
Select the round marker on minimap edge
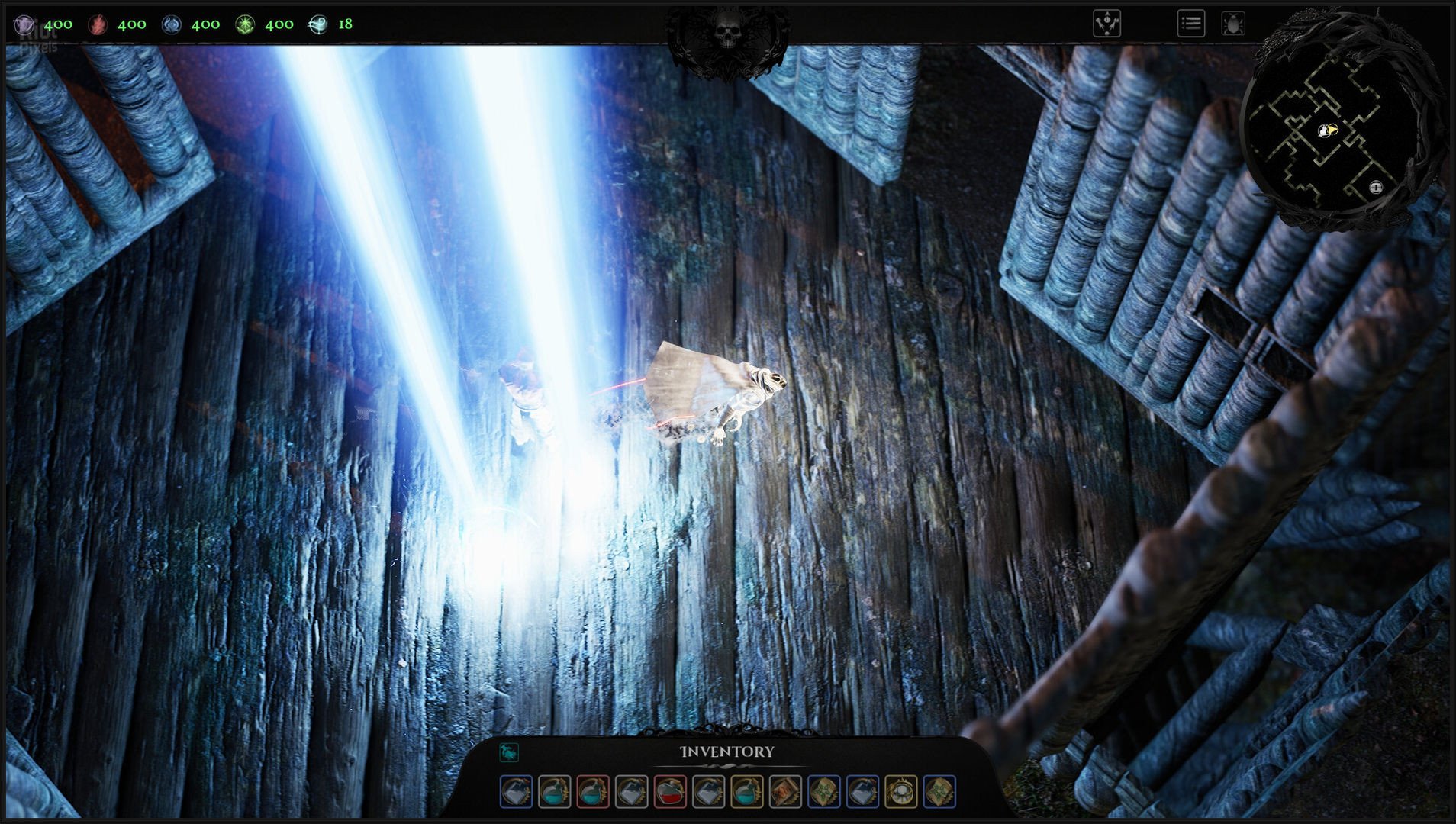click(1375, 187)
